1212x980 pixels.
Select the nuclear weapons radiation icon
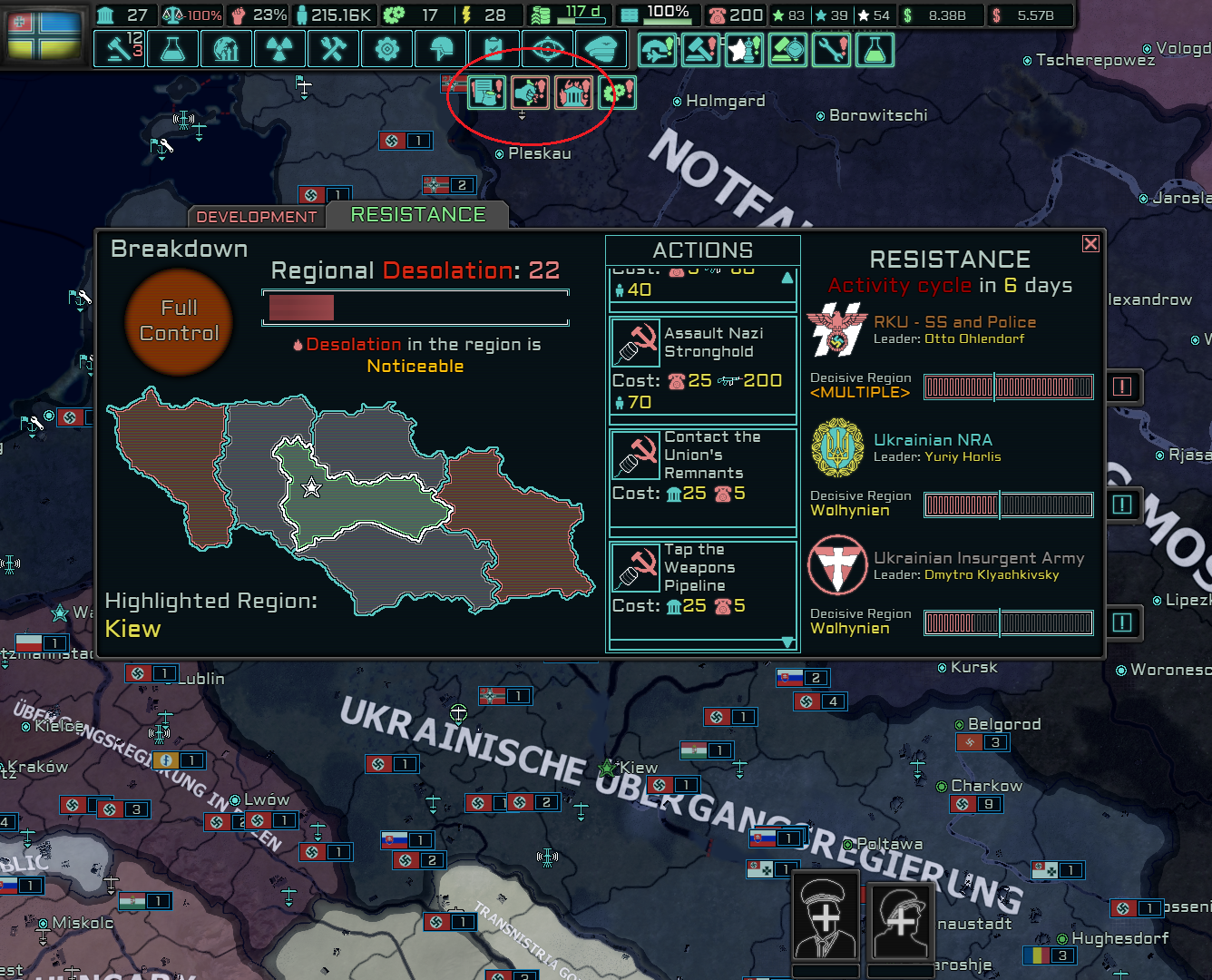(x=279, y=48)
